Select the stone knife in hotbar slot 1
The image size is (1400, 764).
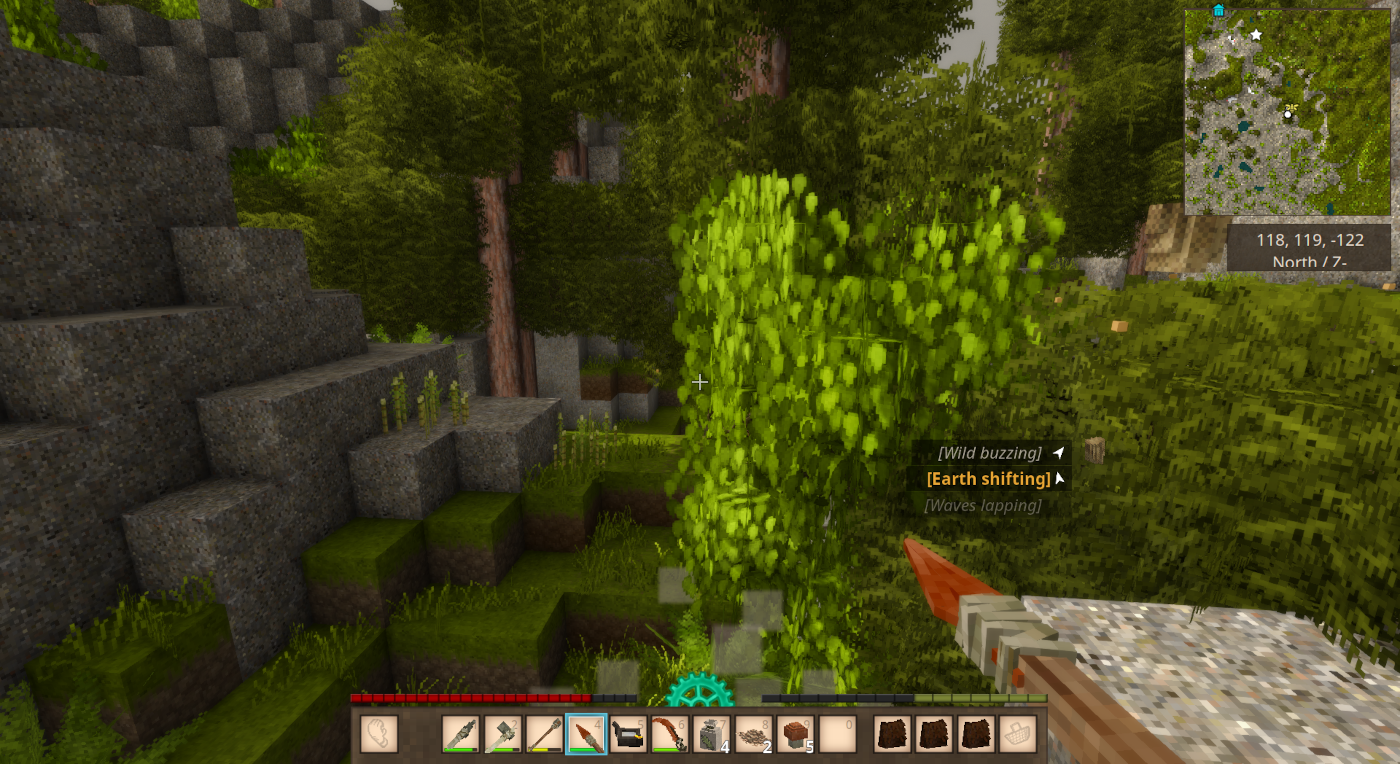(x=461, y=734)
